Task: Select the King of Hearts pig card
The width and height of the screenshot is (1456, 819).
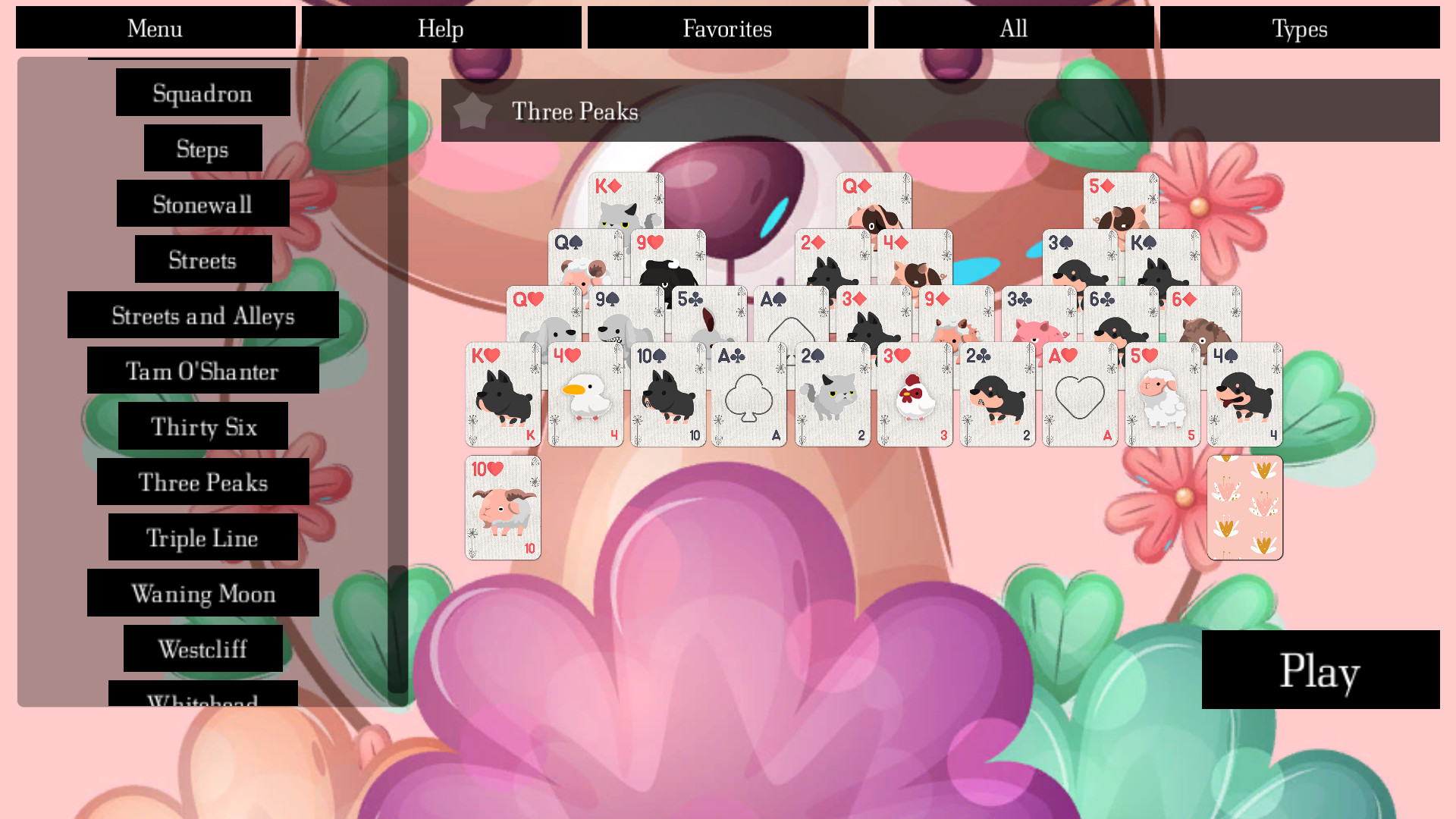Action: [x=503, y=394]
